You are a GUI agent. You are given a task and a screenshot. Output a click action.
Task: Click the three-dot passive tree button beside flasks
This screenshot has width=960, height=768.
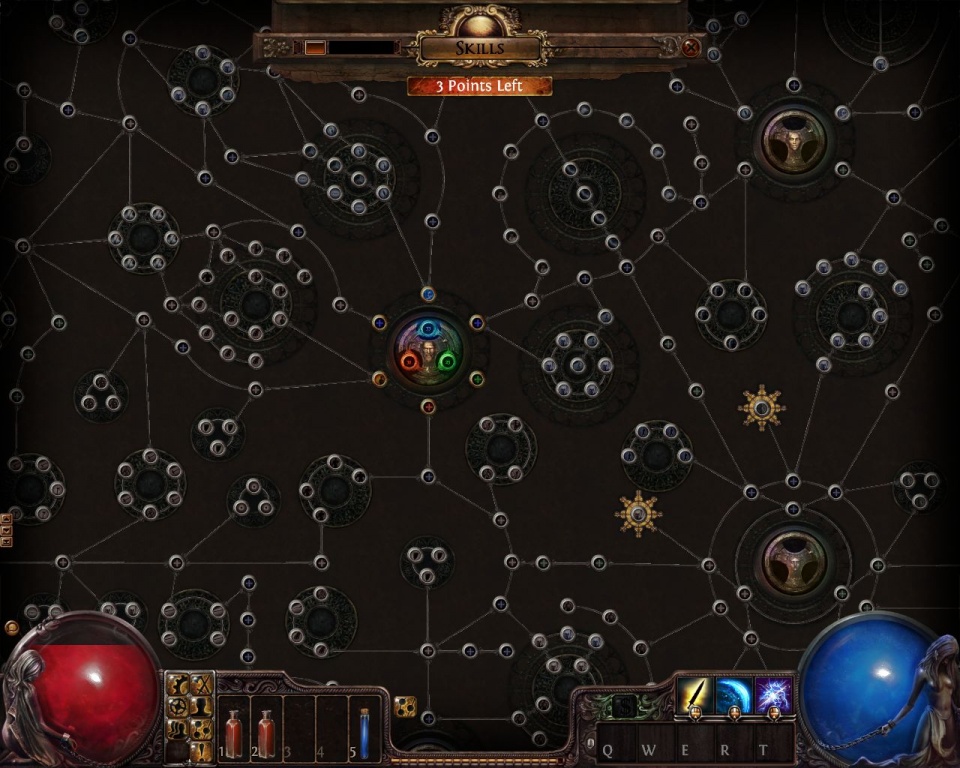point(405,707)
